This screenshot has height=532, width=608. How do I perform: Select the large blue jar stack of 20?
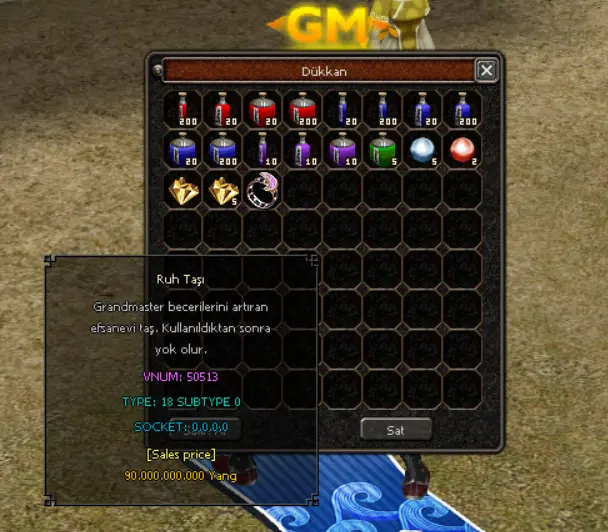pos(182,150)
